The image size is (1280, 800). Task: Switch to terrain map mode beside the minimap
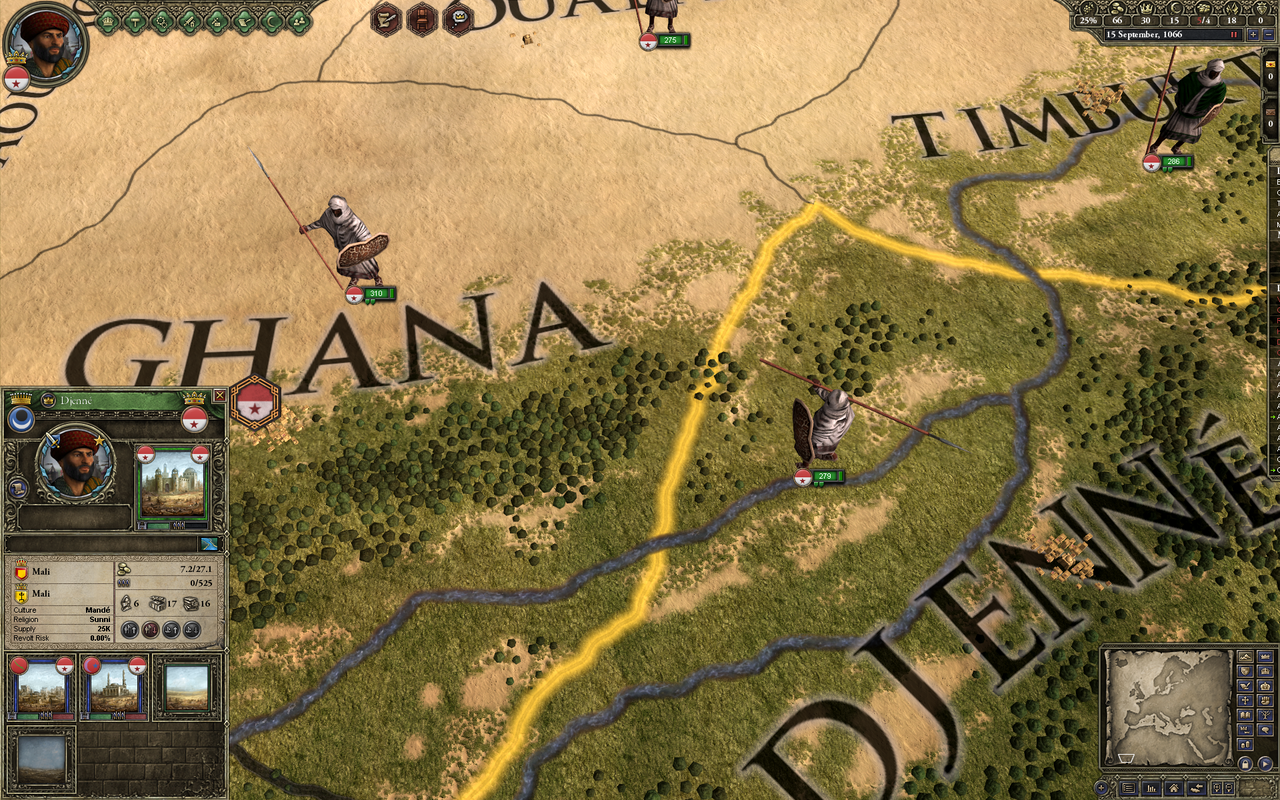(x=1245, y=657)
